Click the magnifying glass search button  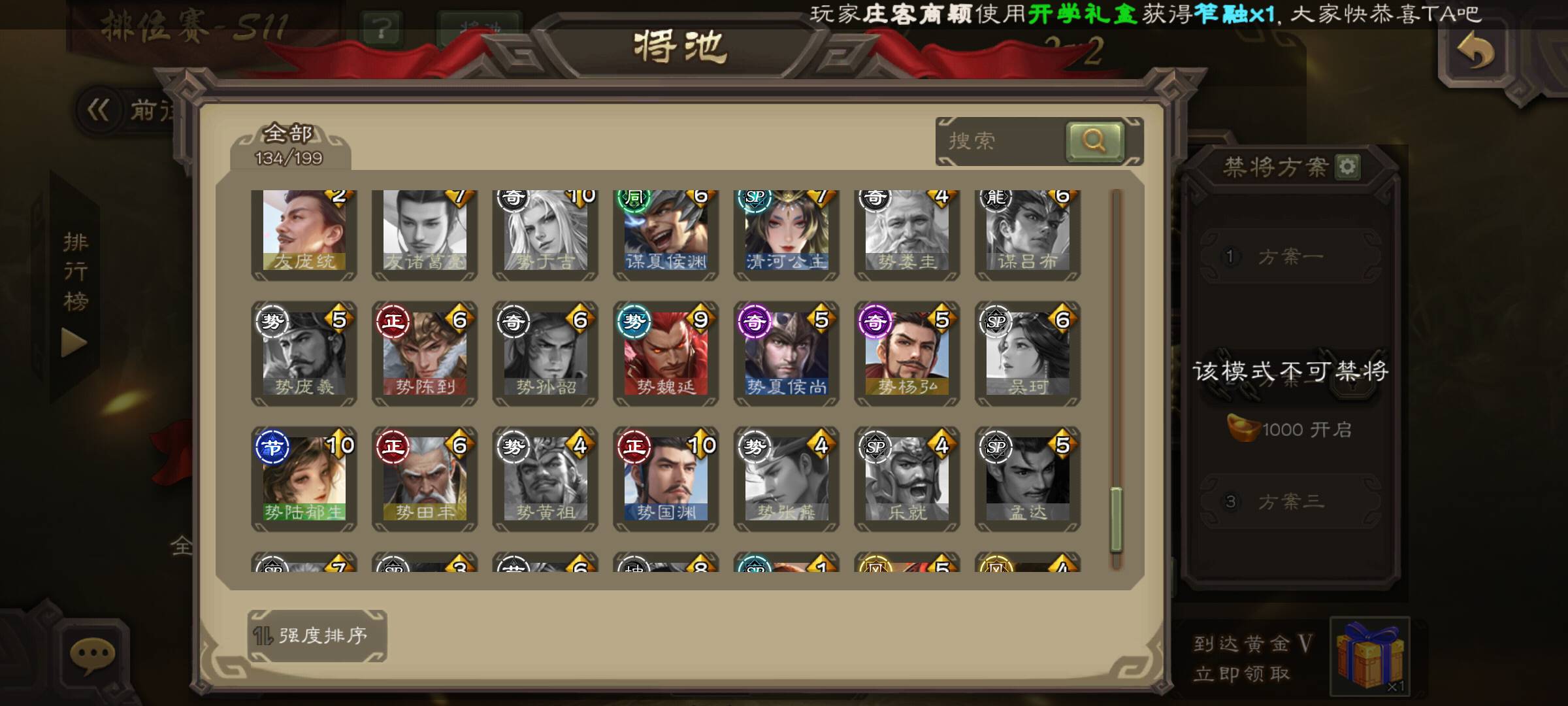[1094, 141]
